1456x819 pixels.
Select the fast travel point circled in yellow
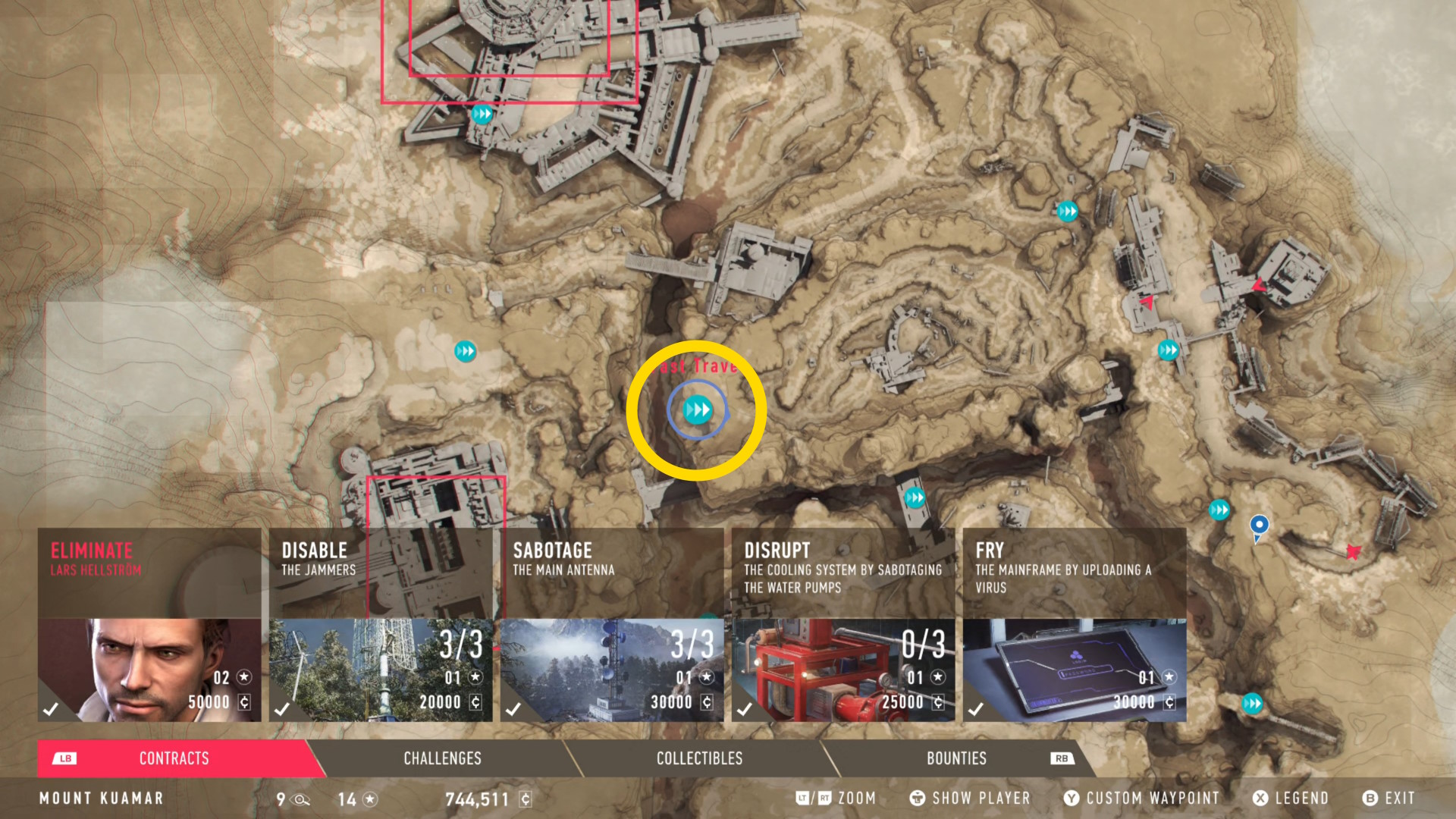(698, 410)
